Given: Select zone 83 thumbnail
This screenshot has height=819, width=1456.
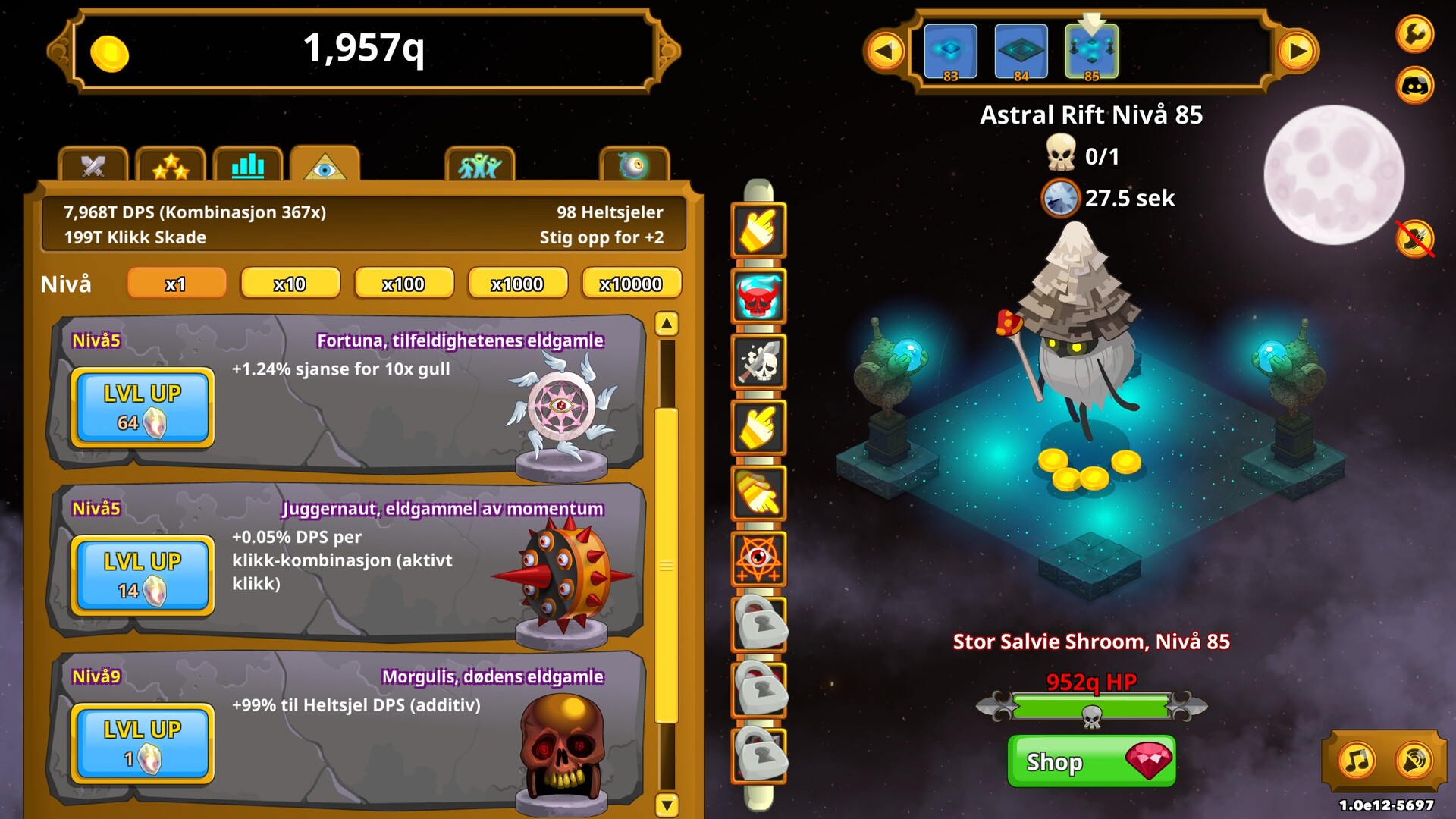Looking at the screenshot, I should pyautogui.click(x=950, y=52).
